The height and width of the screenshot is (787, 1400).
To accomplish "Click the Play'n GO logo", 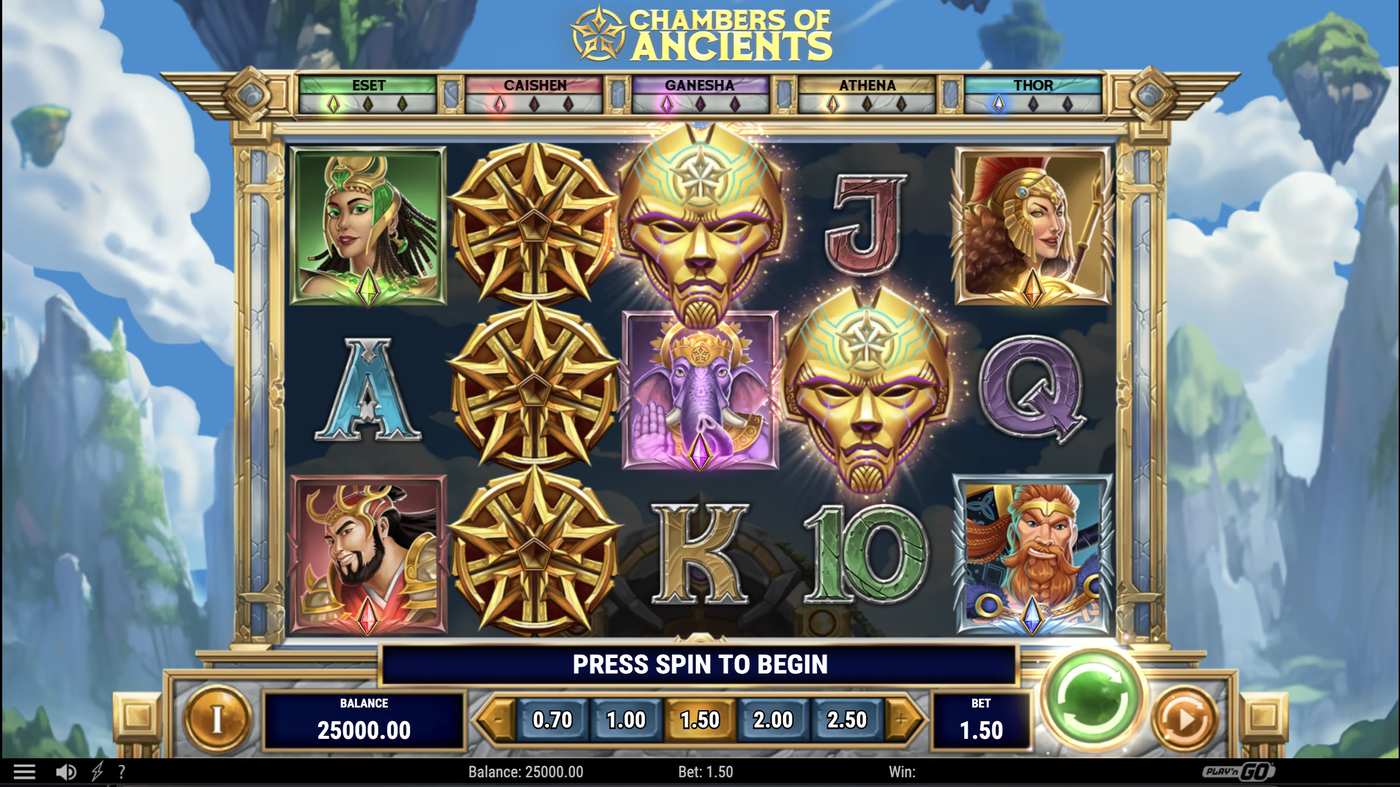I will [1239, 771].
